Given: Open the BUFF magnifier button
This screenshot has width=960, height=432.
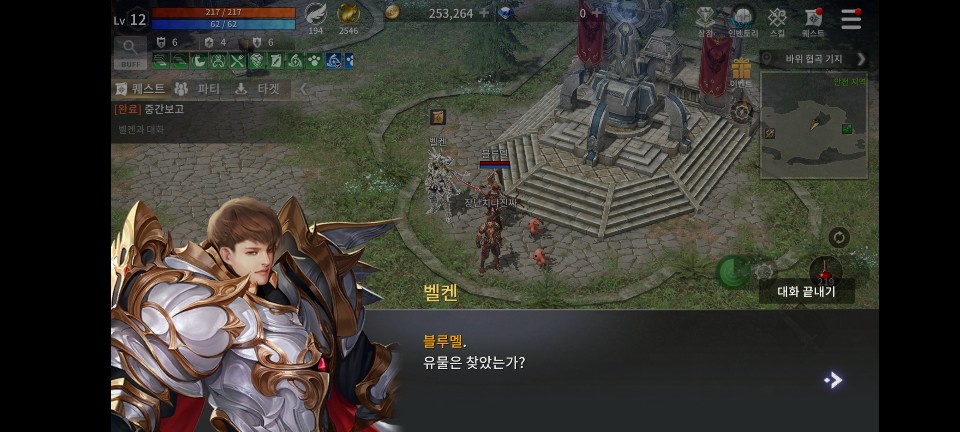Looking at the screenshot, I should point(130,51).
